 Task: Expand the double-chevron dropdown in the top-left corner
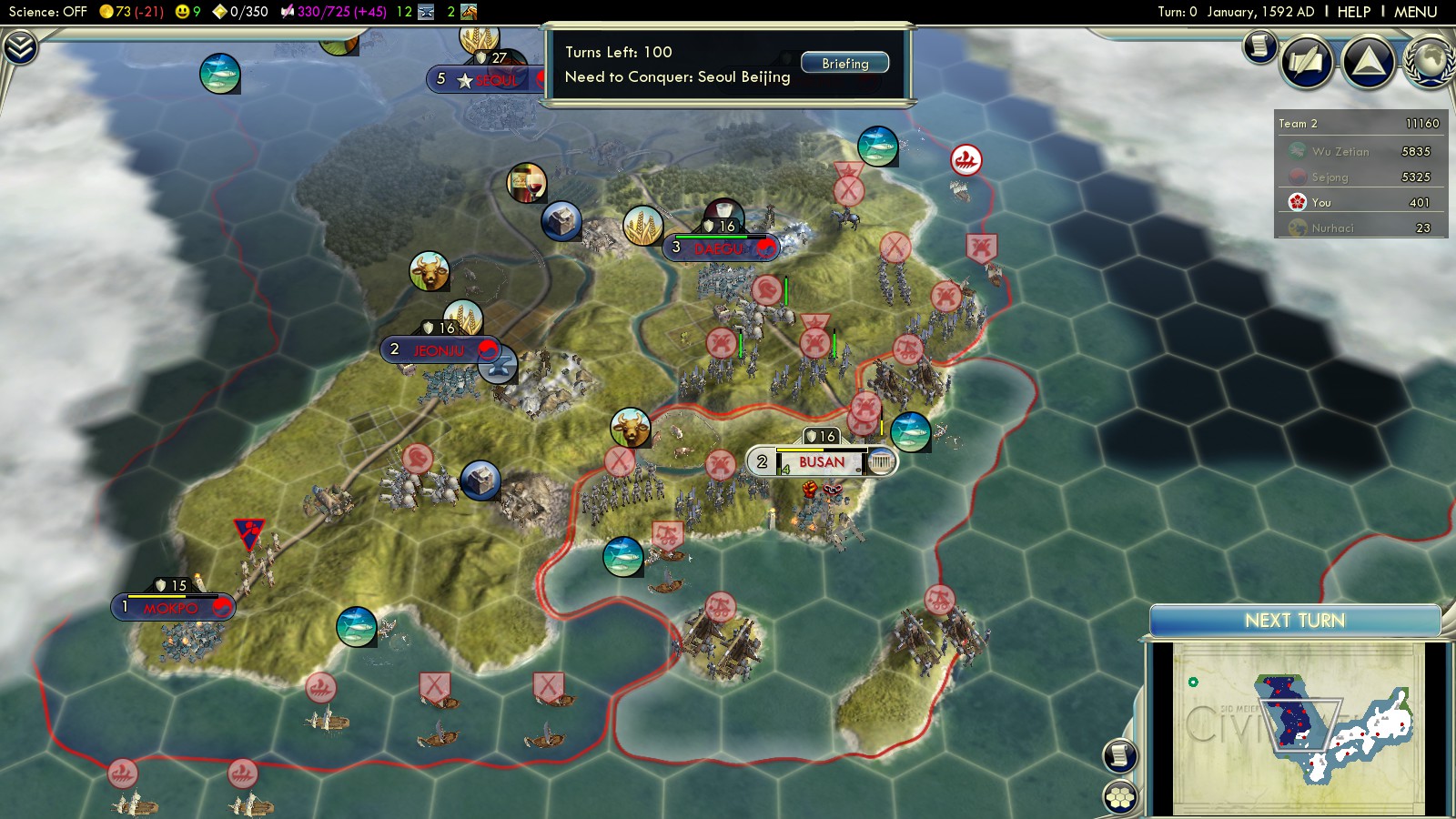[20, 47]
